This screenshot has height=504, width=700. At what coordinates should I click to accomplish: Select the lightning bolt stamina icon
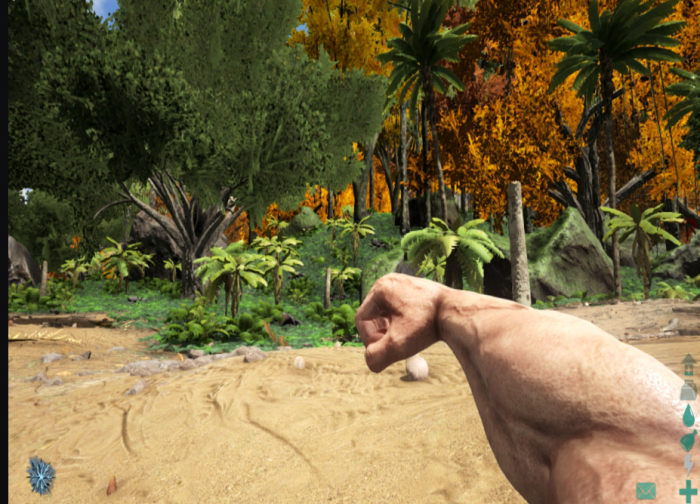pyautogui.click(x=688, y=465)
